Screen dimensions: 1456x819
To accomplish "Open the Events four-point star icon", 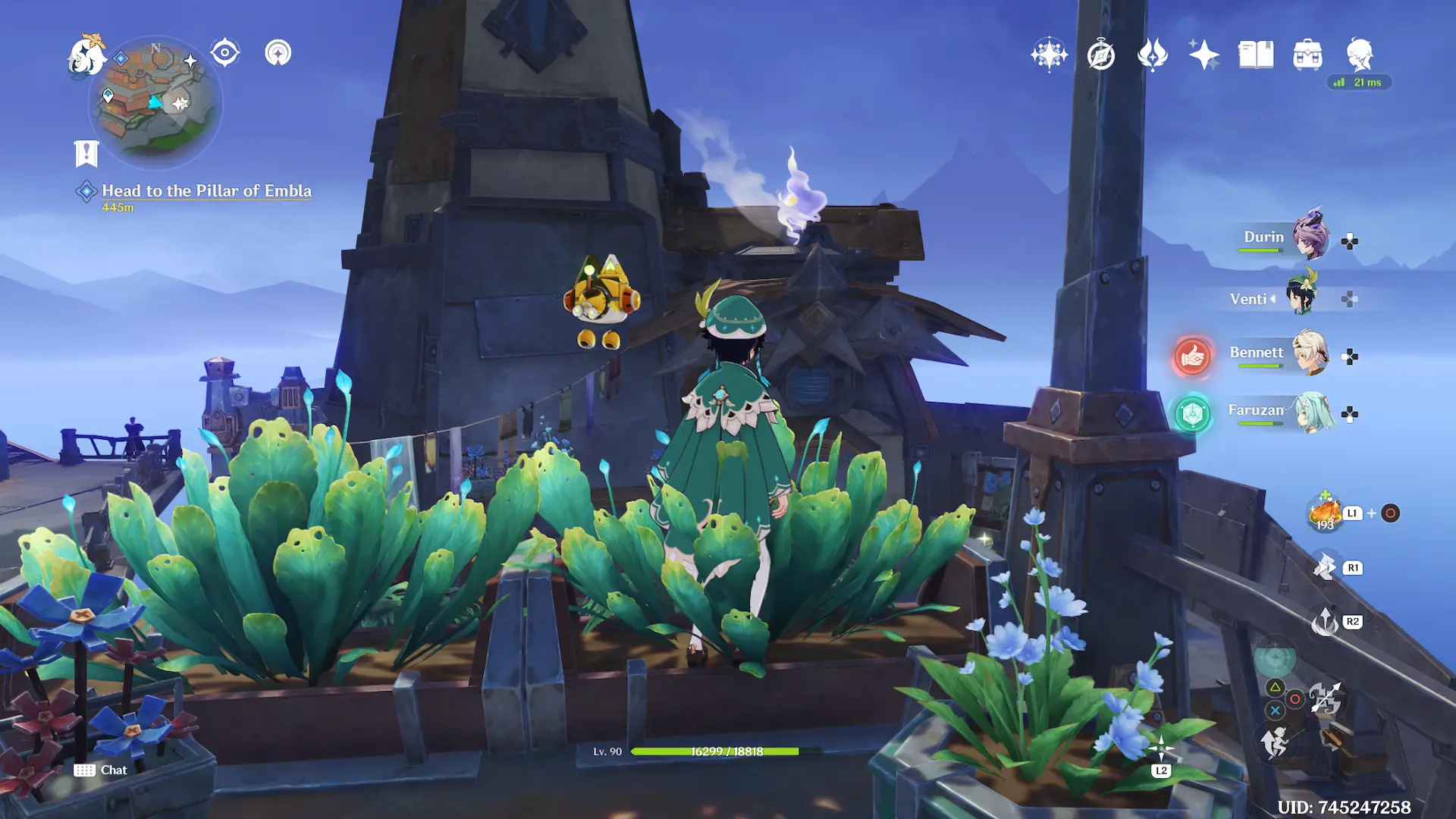I will pos(1203,55).
